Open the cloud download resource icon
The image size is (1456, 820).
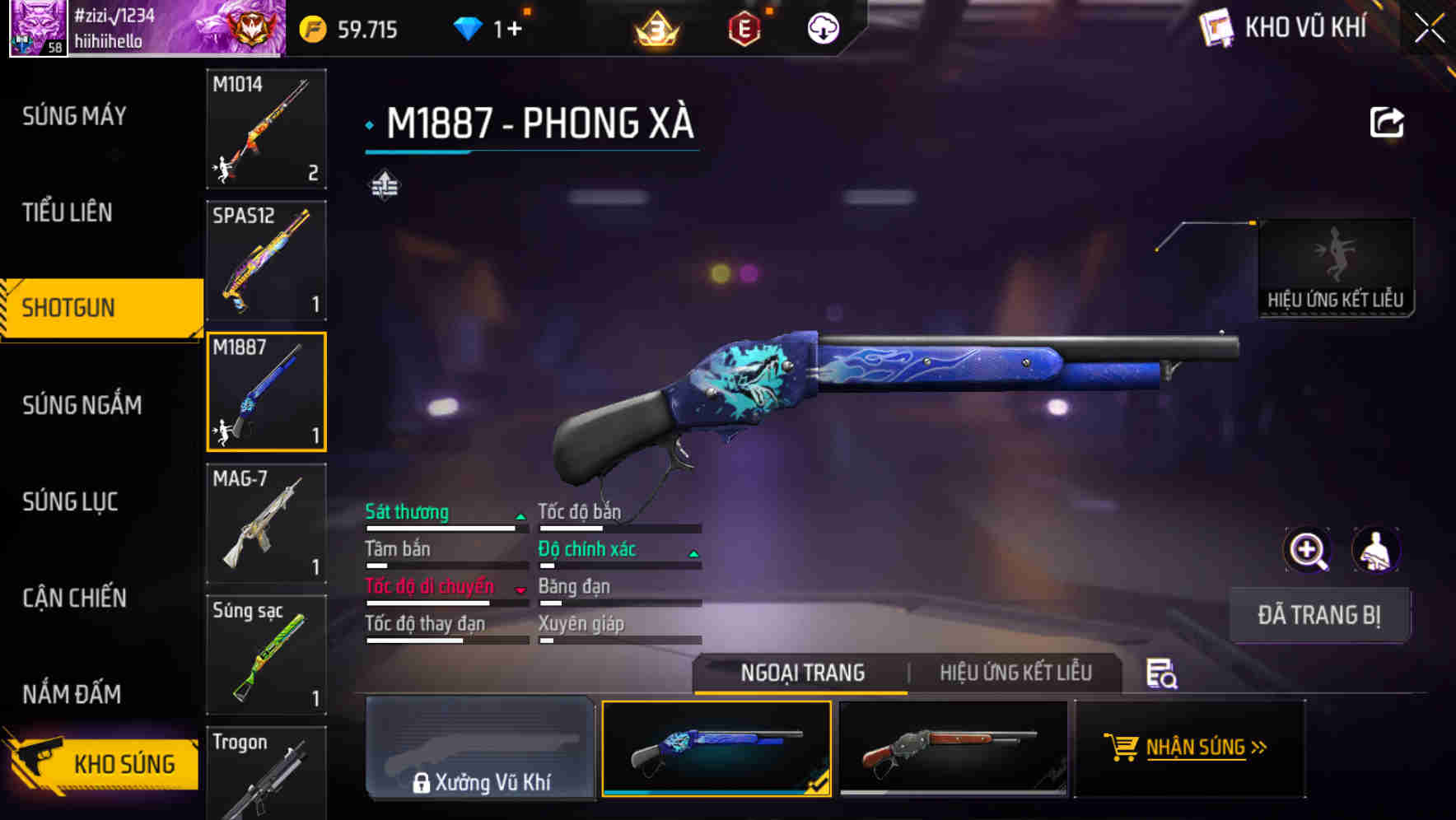coord(821,28)
